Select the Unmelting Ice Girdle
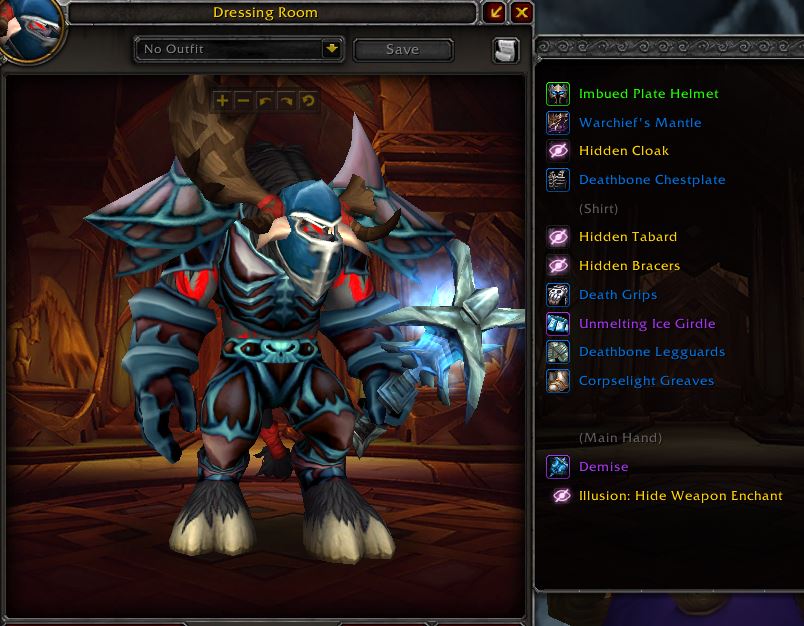Screen dimensions: 804x626 click(647, 324)
